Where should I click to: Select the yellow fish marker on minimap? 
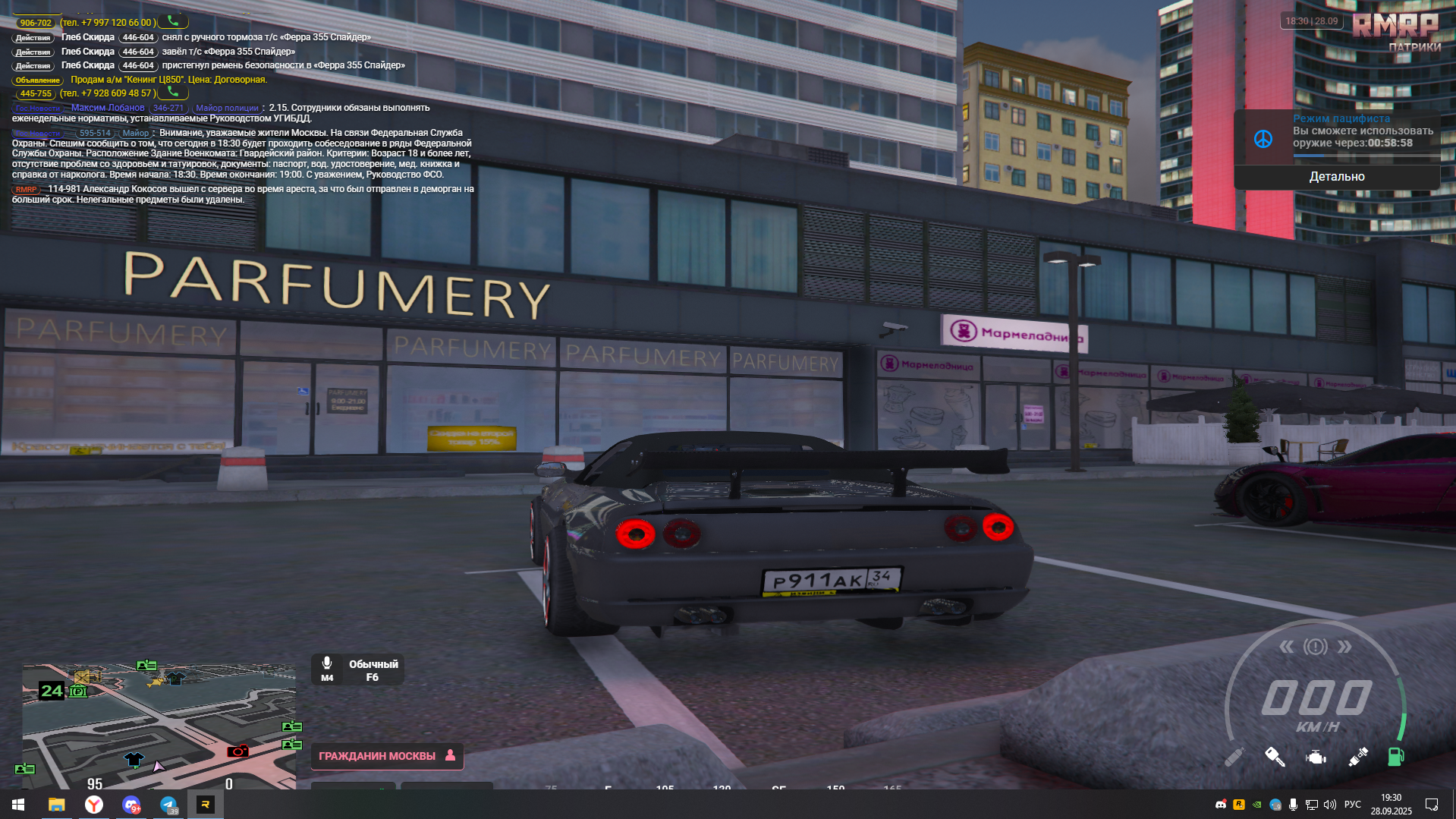[x=156, y=682]
